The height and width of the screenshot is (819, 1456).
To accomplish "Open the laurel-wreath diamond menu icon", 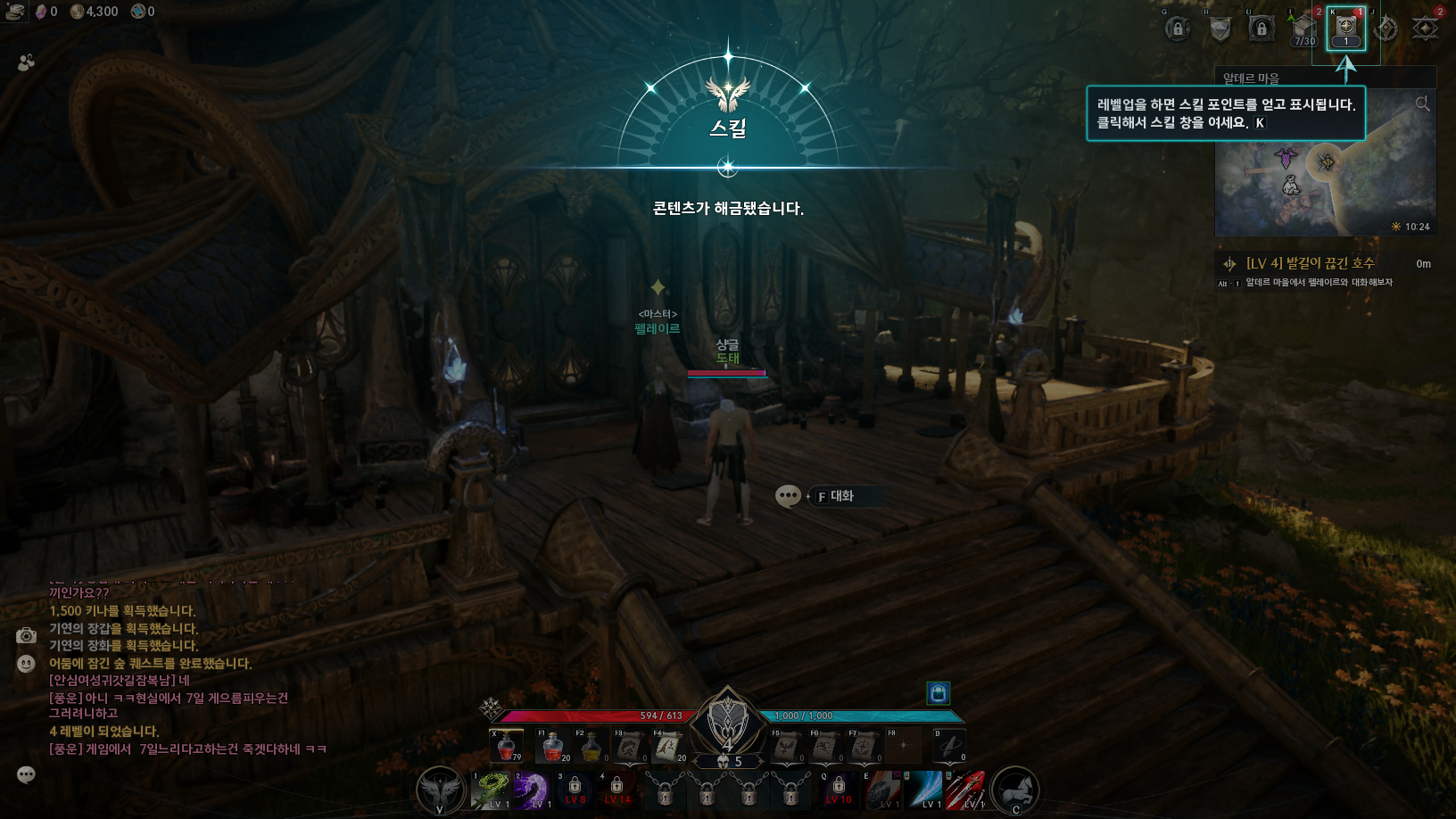I will tap(1386, 29).
